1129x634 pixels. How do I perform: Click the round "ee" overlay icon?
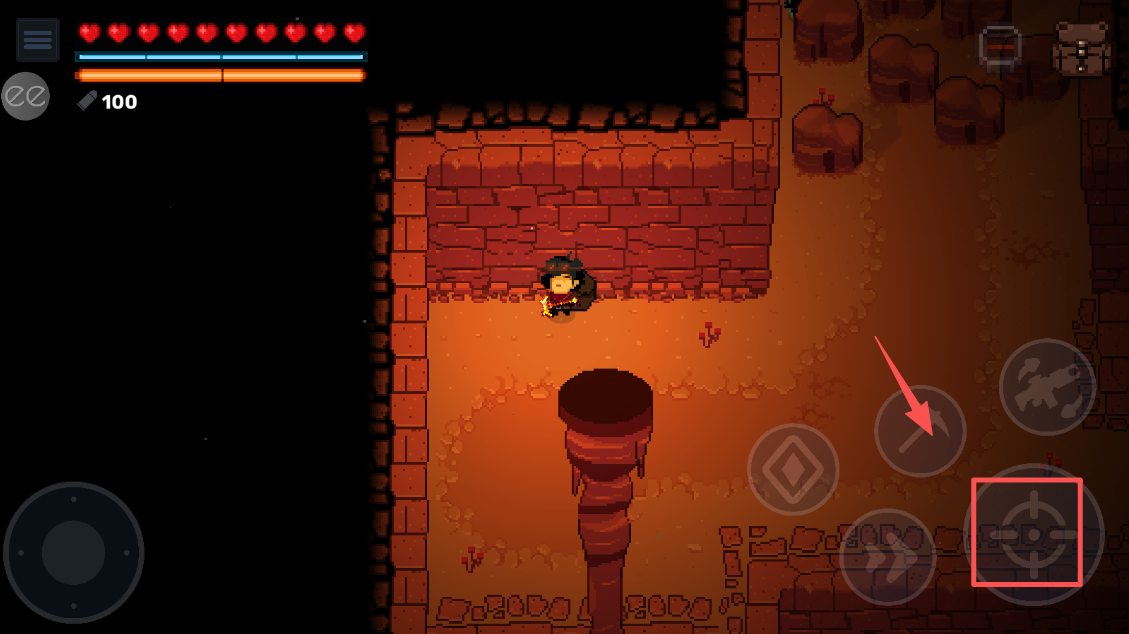(24, 96)
